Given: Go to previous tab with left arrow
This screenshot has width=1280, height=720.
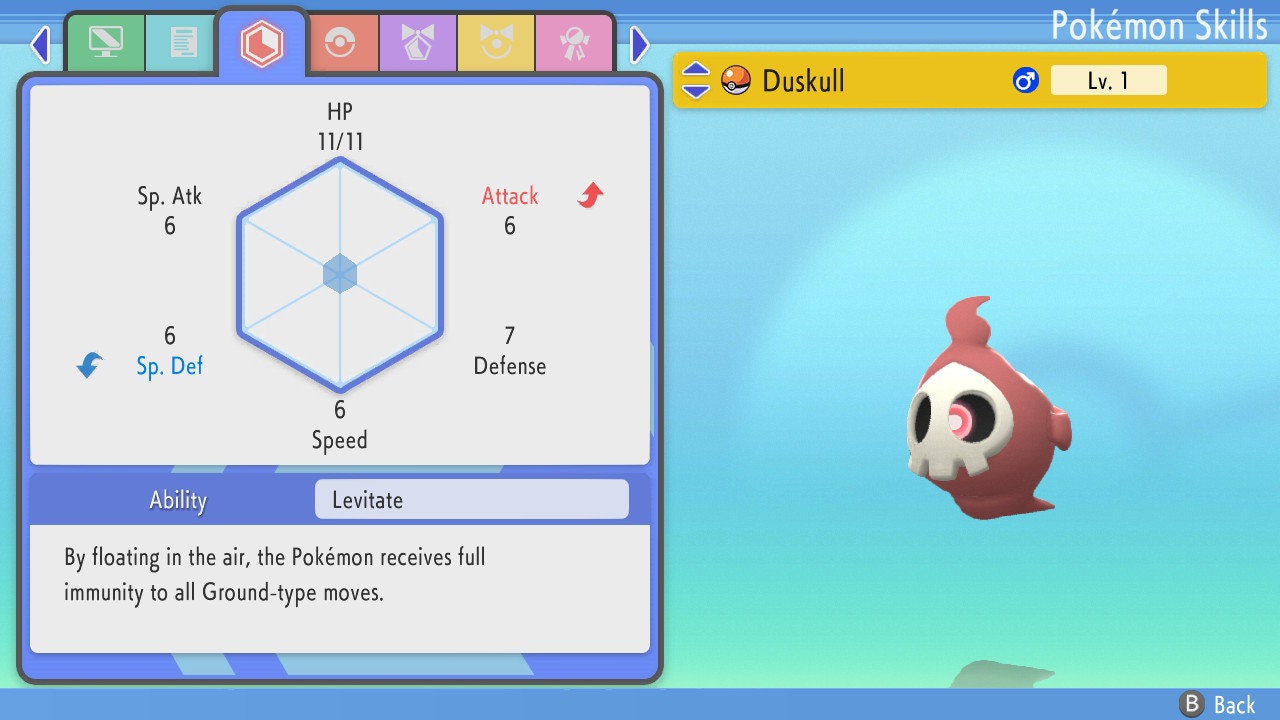Looking at the screenshot, I should point(40,44).
